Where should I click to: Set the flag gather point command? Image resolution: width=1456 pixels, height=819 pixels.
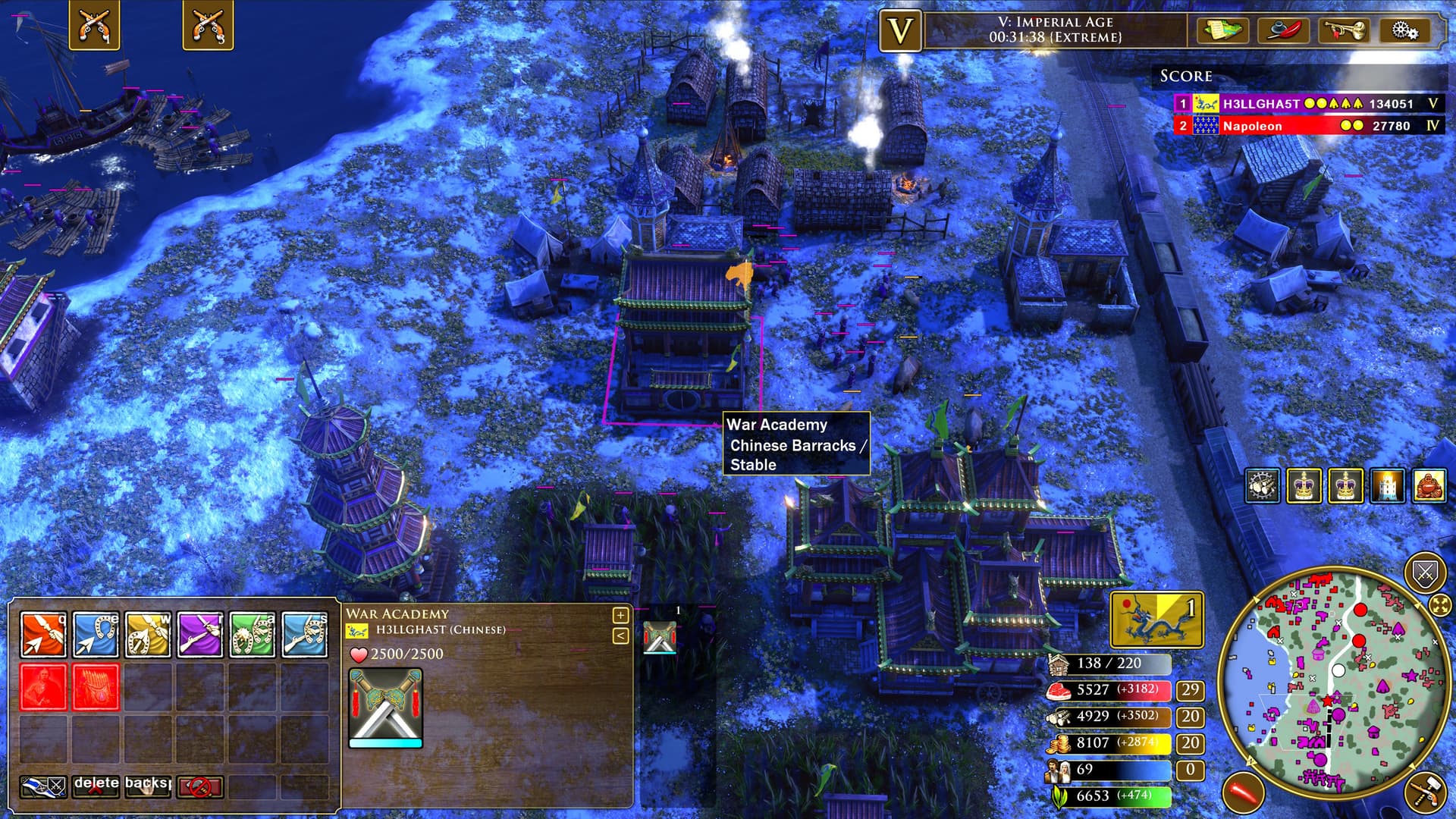[x=43, y=787]
